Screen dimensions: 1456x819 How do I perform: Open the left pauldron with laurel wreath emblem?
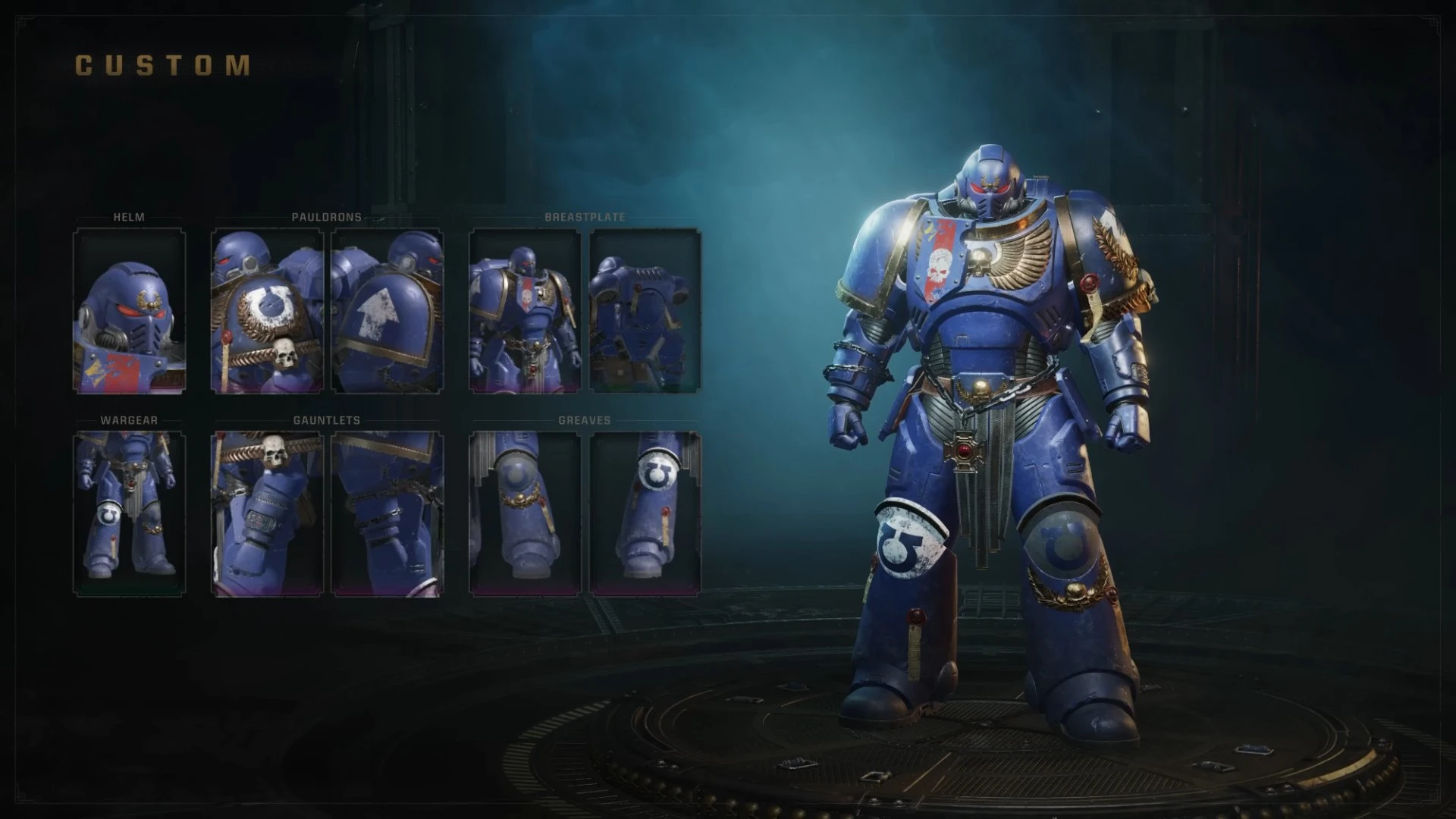point(267,309)
